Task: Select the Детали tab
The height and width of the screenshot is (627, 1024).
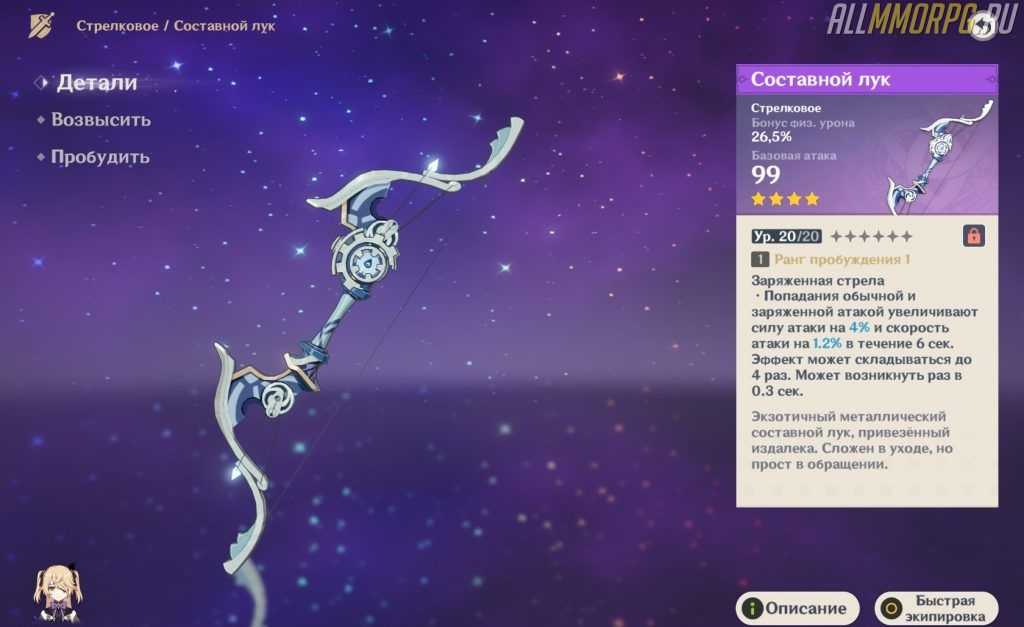Action: 96,83
